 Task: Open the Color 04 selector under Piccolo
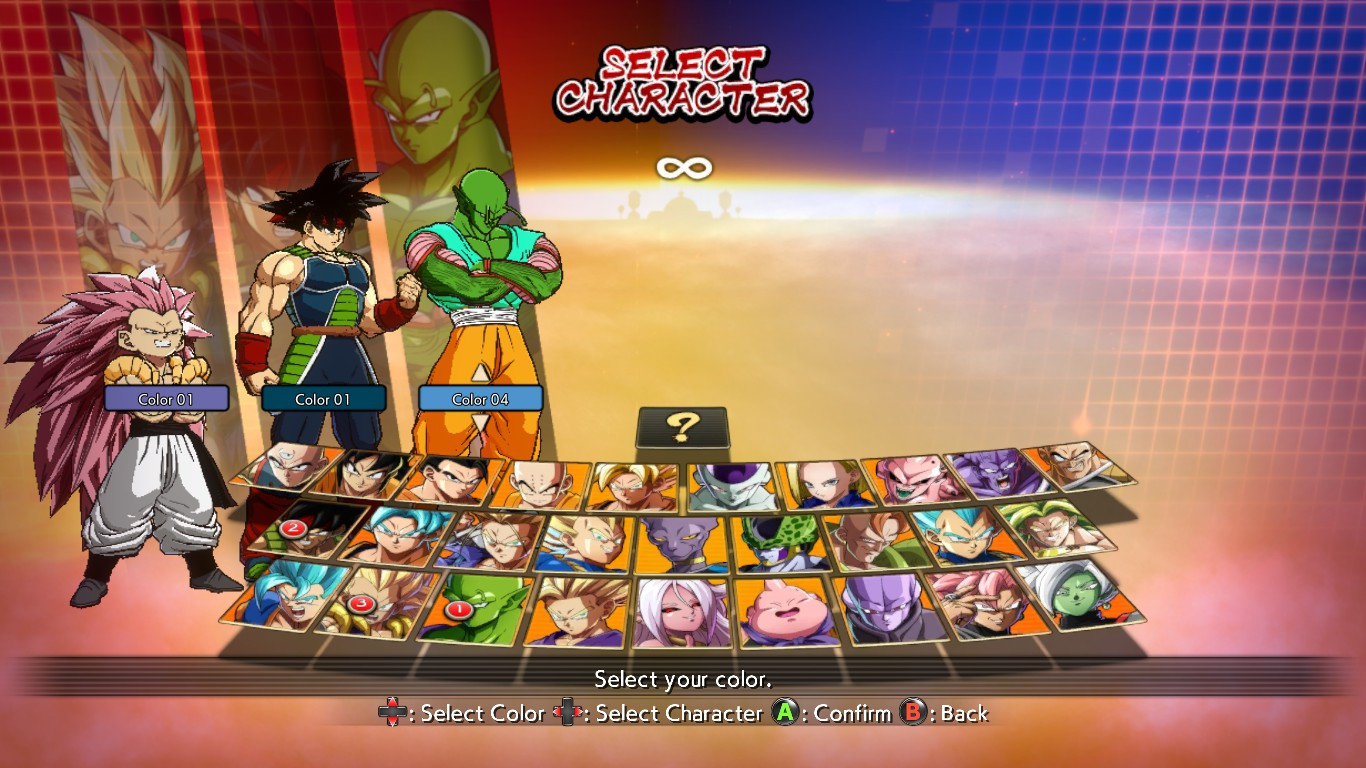tap(481, 398)
